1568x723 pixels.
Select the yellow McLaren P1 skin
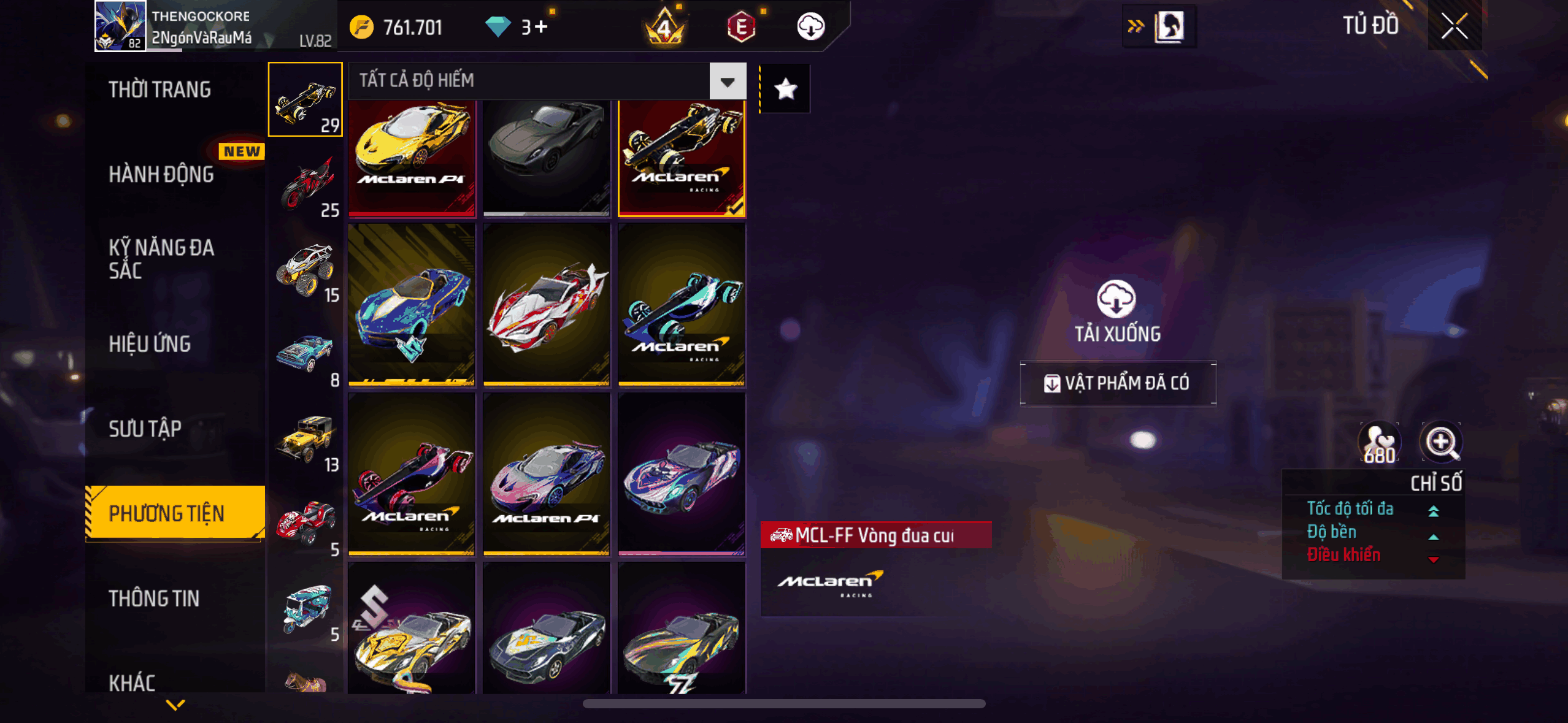412,158
